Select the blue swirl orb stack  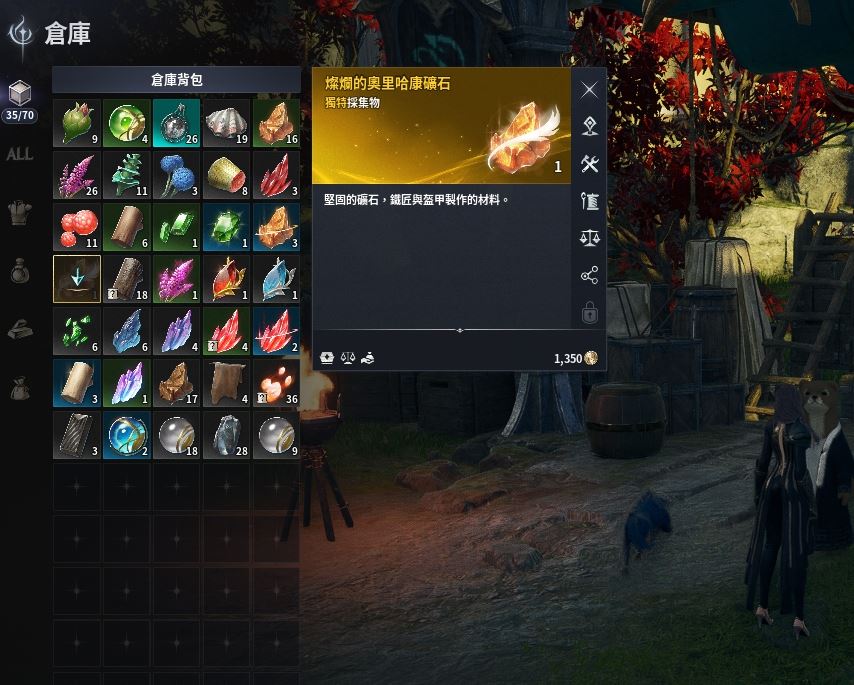coord(127,435)
